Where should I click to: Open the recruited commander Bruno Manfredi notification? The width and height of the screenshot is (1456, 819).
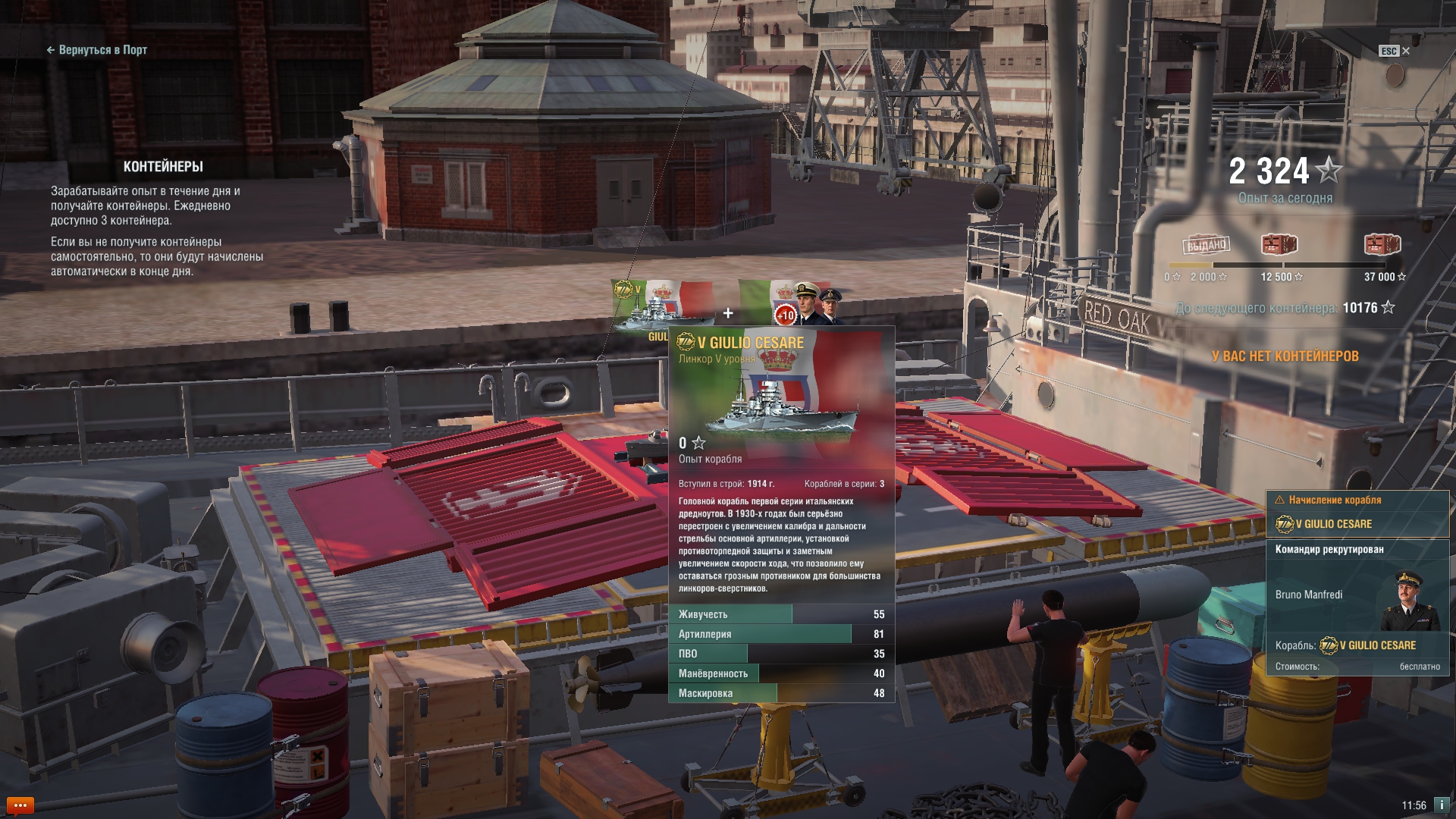tap(1357, 607)
